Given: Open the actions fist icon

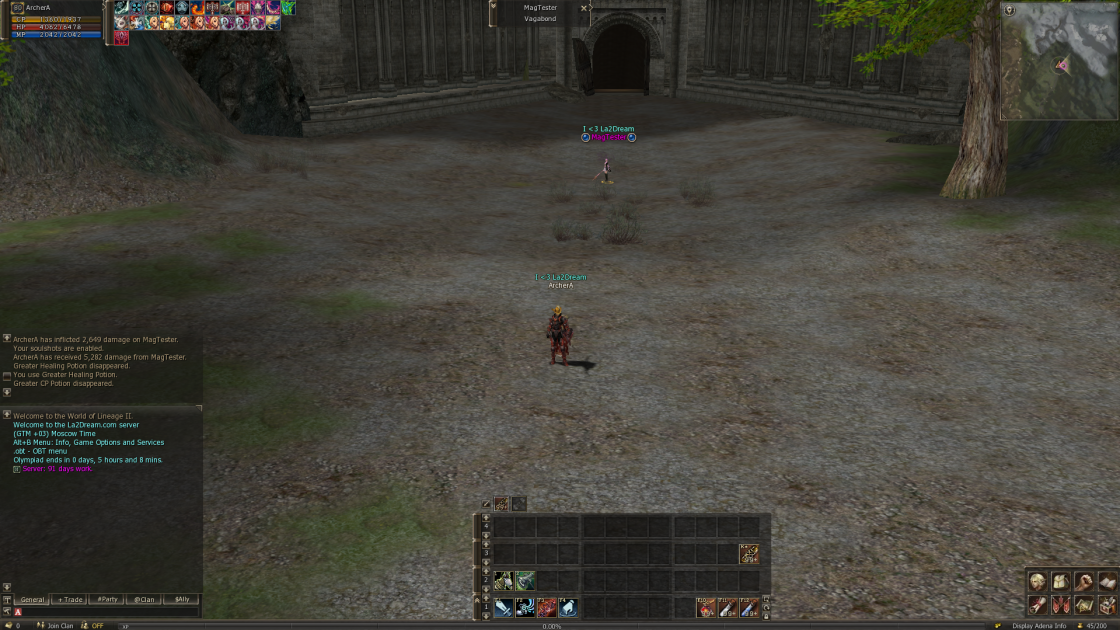Looking at the screenshot, I should point(1084,581).
